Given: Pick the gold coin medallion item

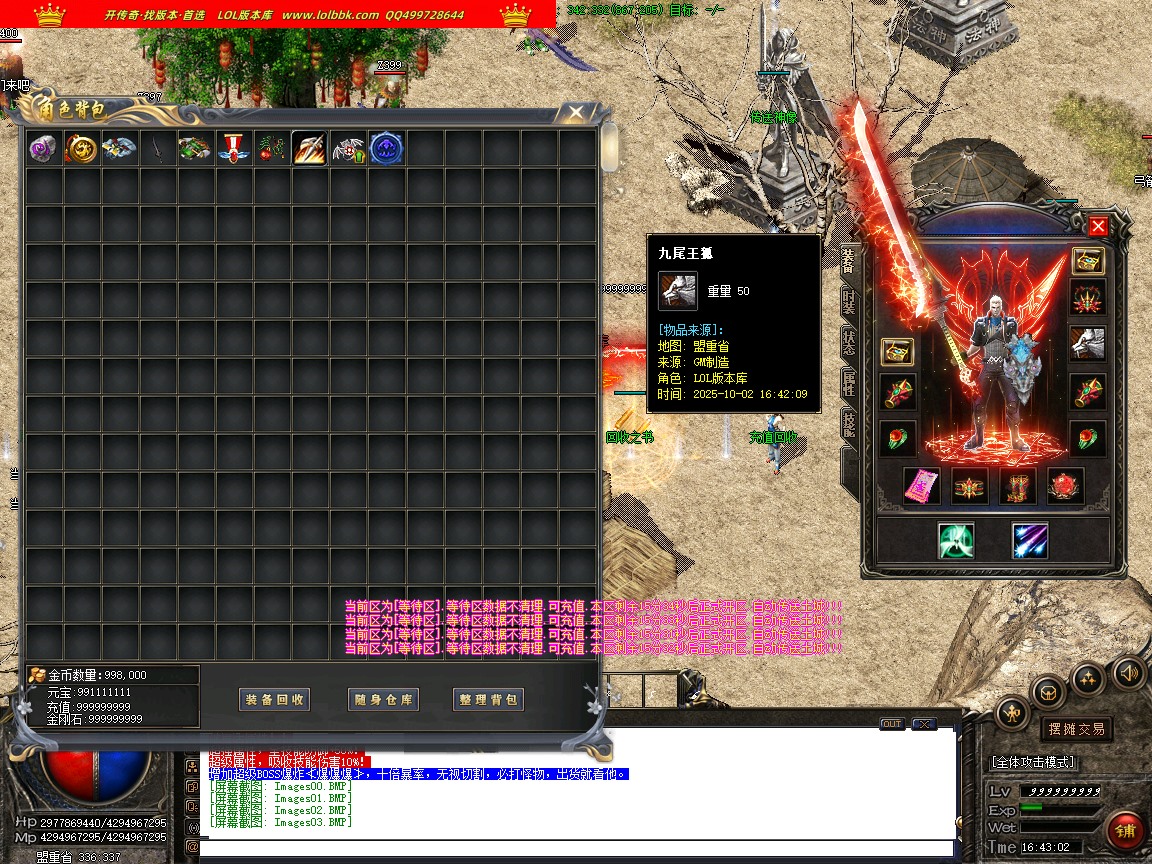Looking at the screenshot, I should [x=81, y=148].
